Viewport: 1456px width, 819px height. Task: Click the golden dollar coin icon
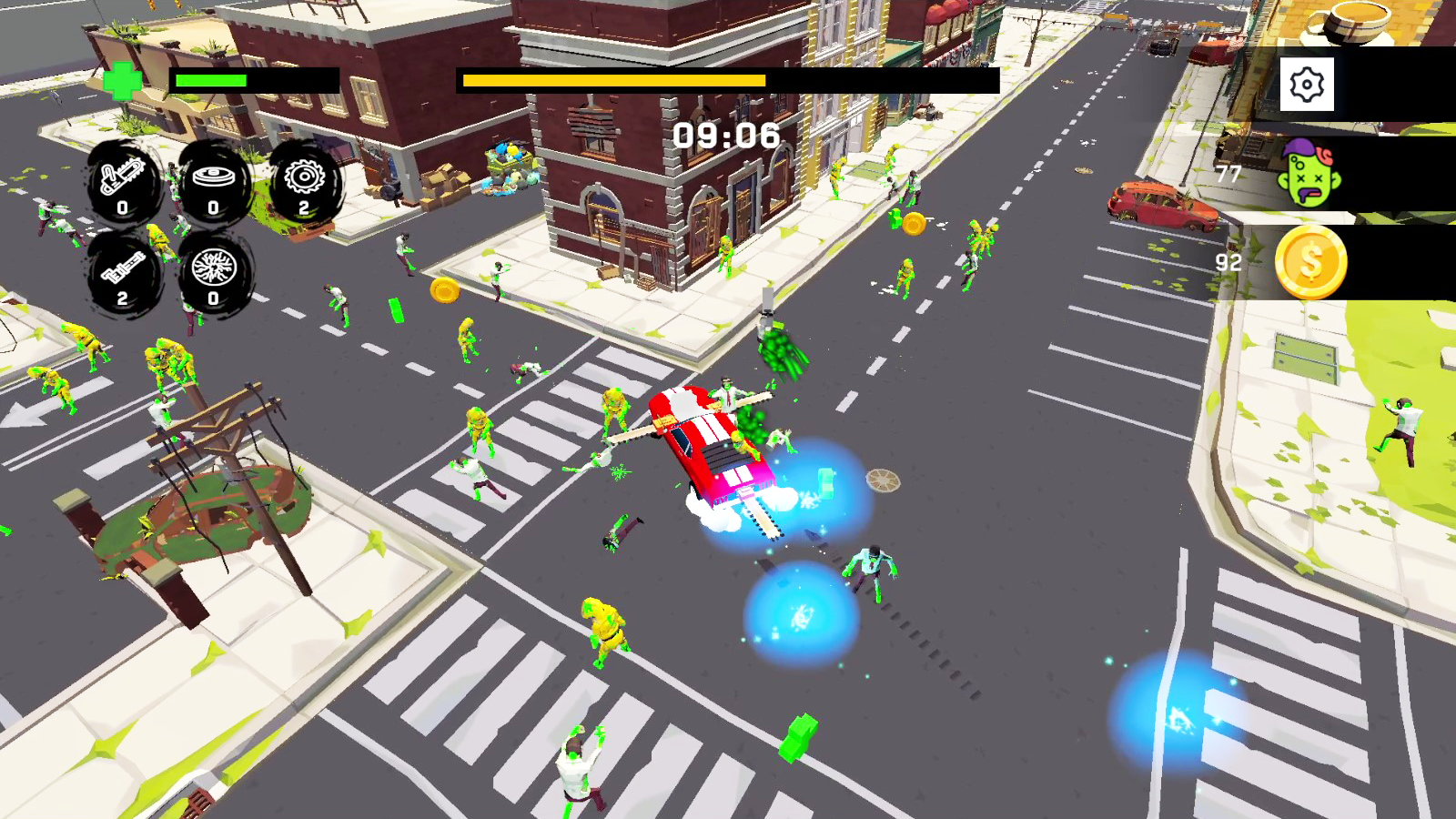(x=1313, y=264)
